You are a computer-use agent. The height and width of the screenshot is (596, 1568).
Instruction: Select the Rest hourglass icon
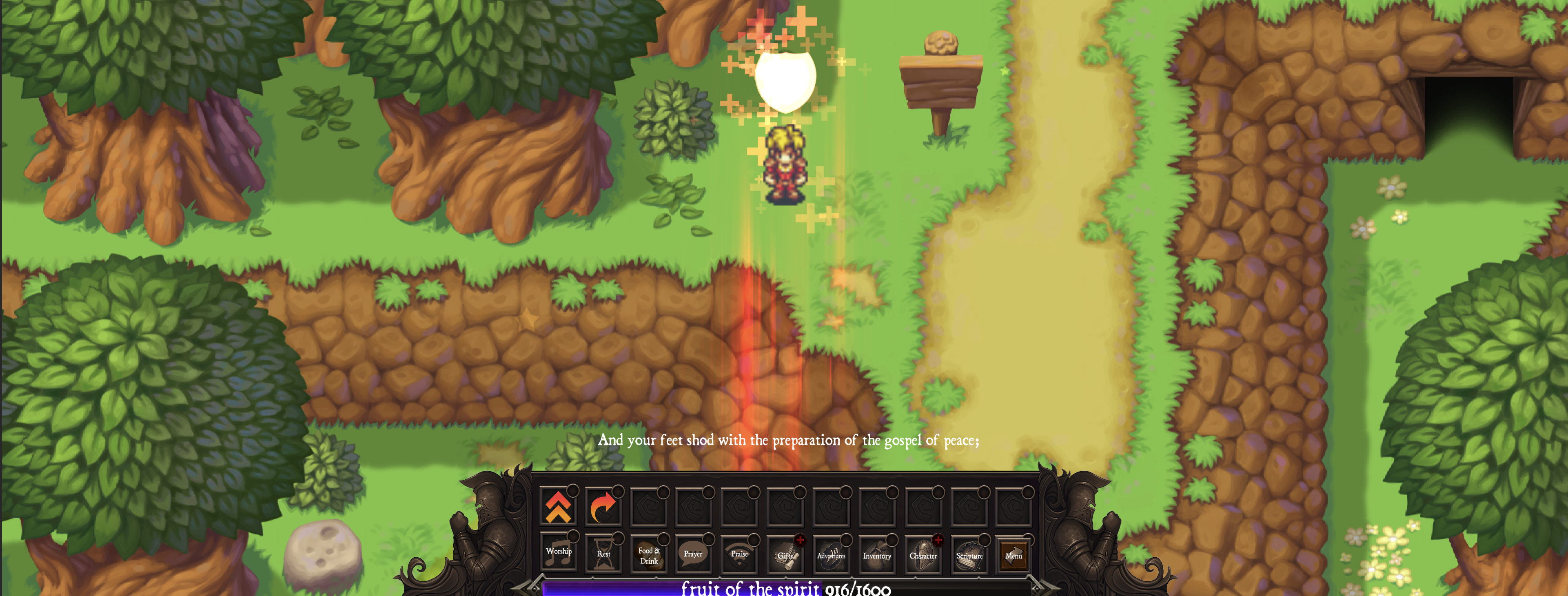(604, 556)
